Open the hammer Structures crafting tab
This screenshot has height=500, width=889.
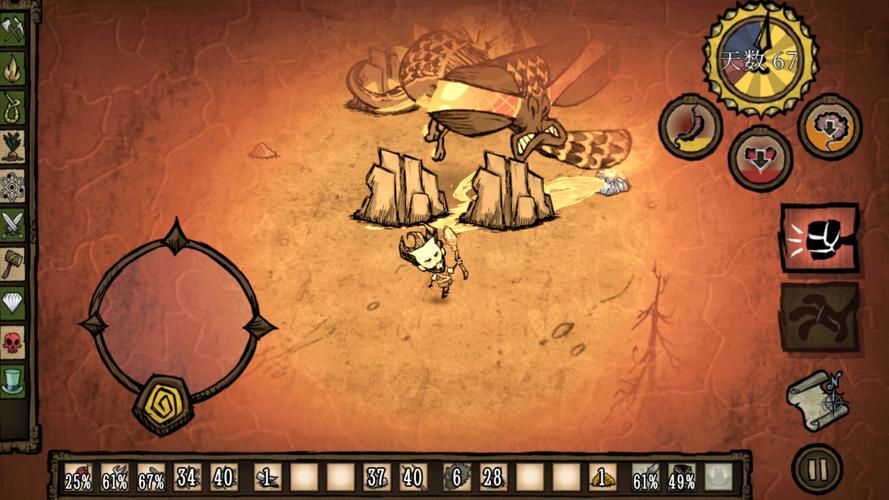(13, 264)
